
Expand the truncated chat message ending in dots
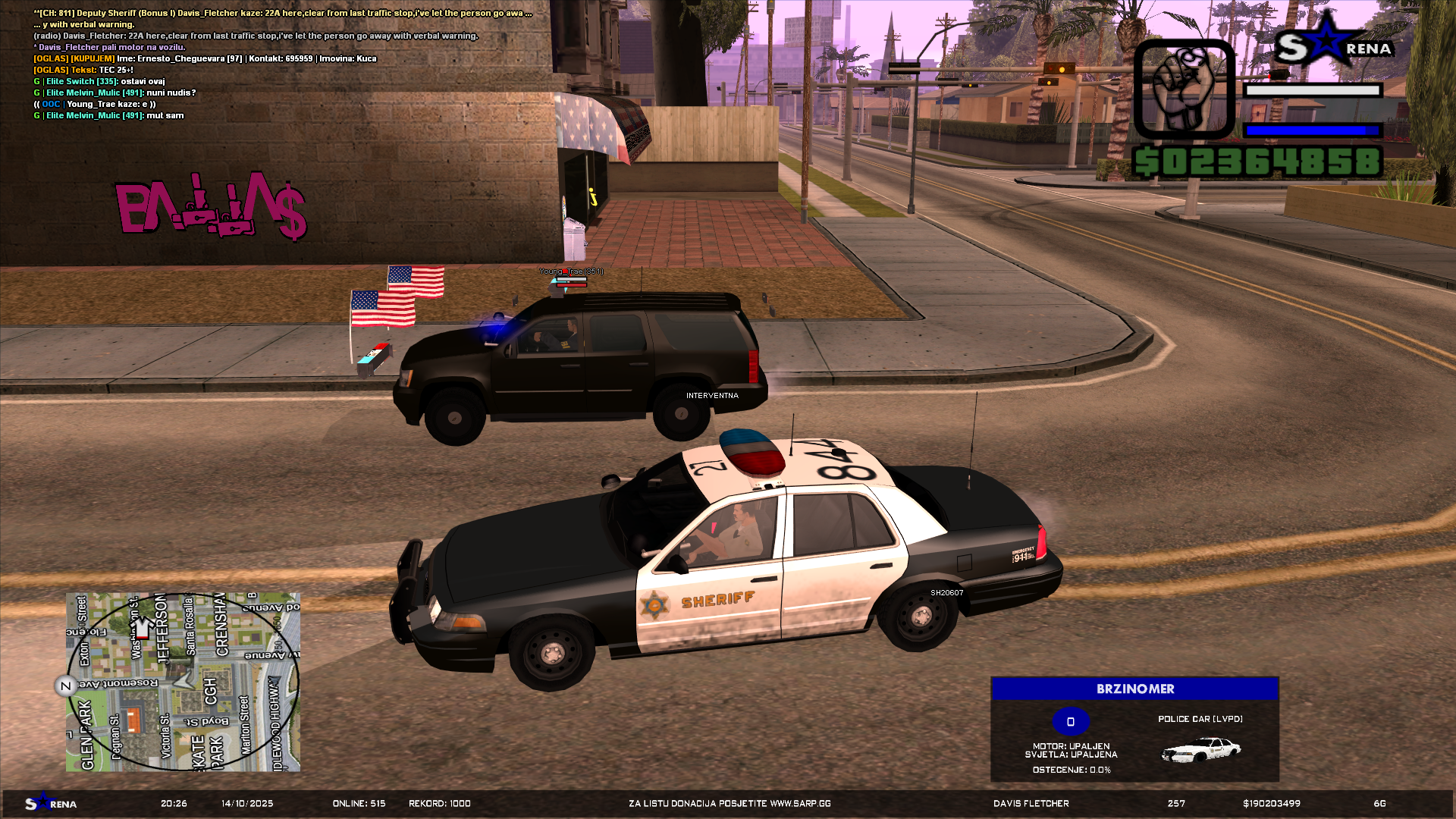point(529,13)
